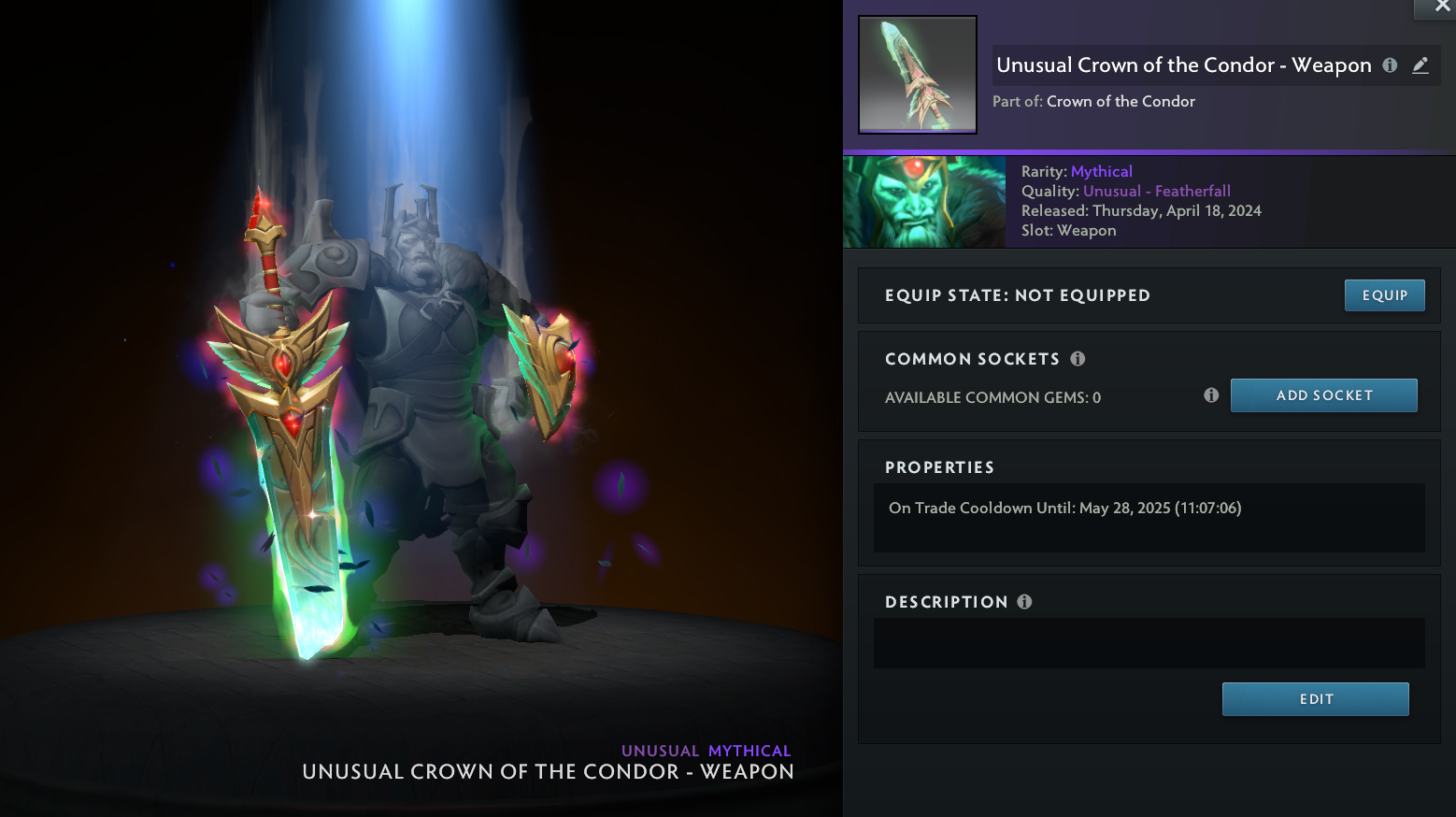Click the green-faced hero portrait
1456x817 pixels.
(x=924, y=202)
